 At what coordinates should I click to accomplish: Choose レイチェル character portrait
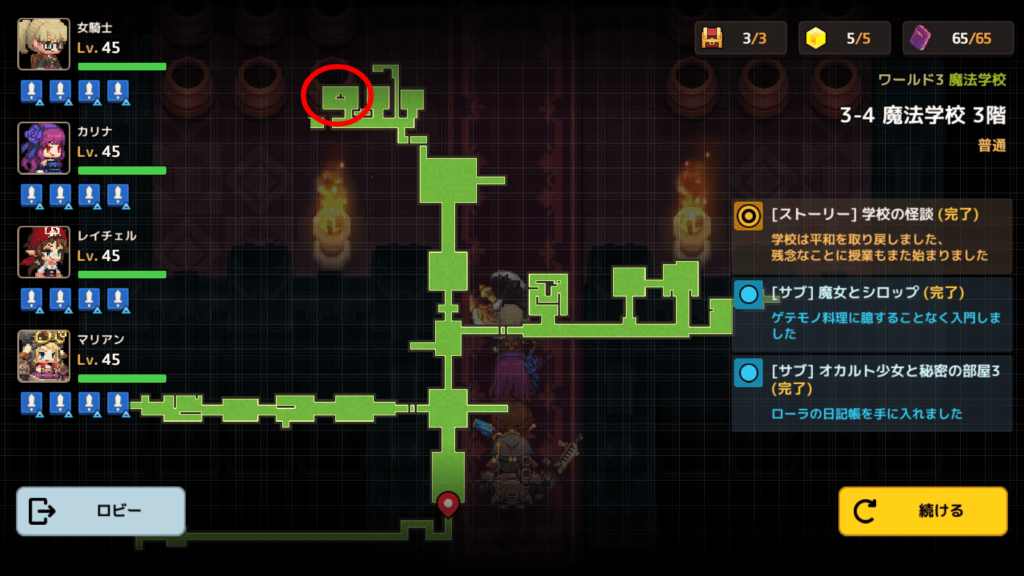[44, 252]
